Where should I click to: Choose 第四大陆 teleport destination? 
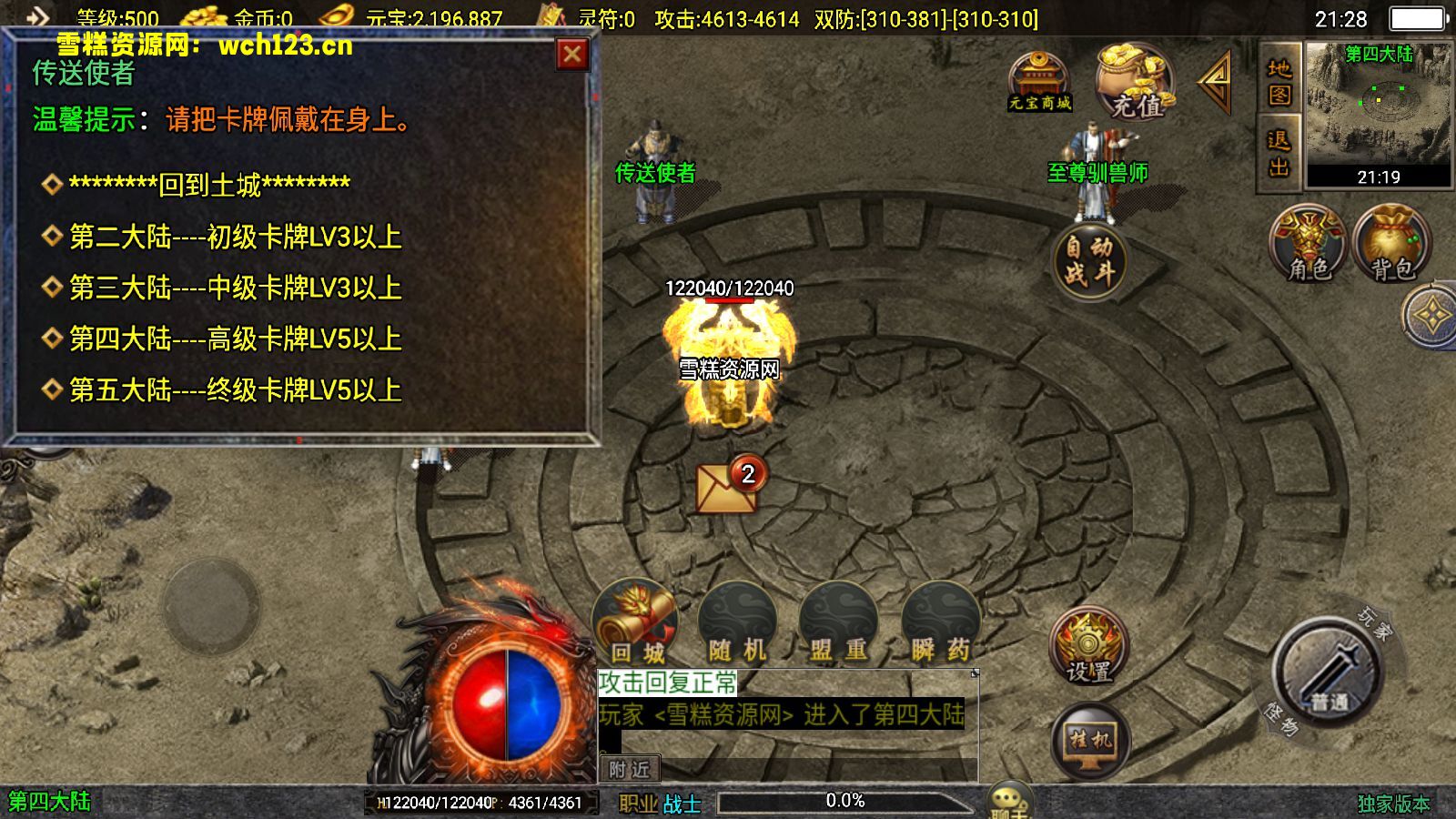point(235,339)
